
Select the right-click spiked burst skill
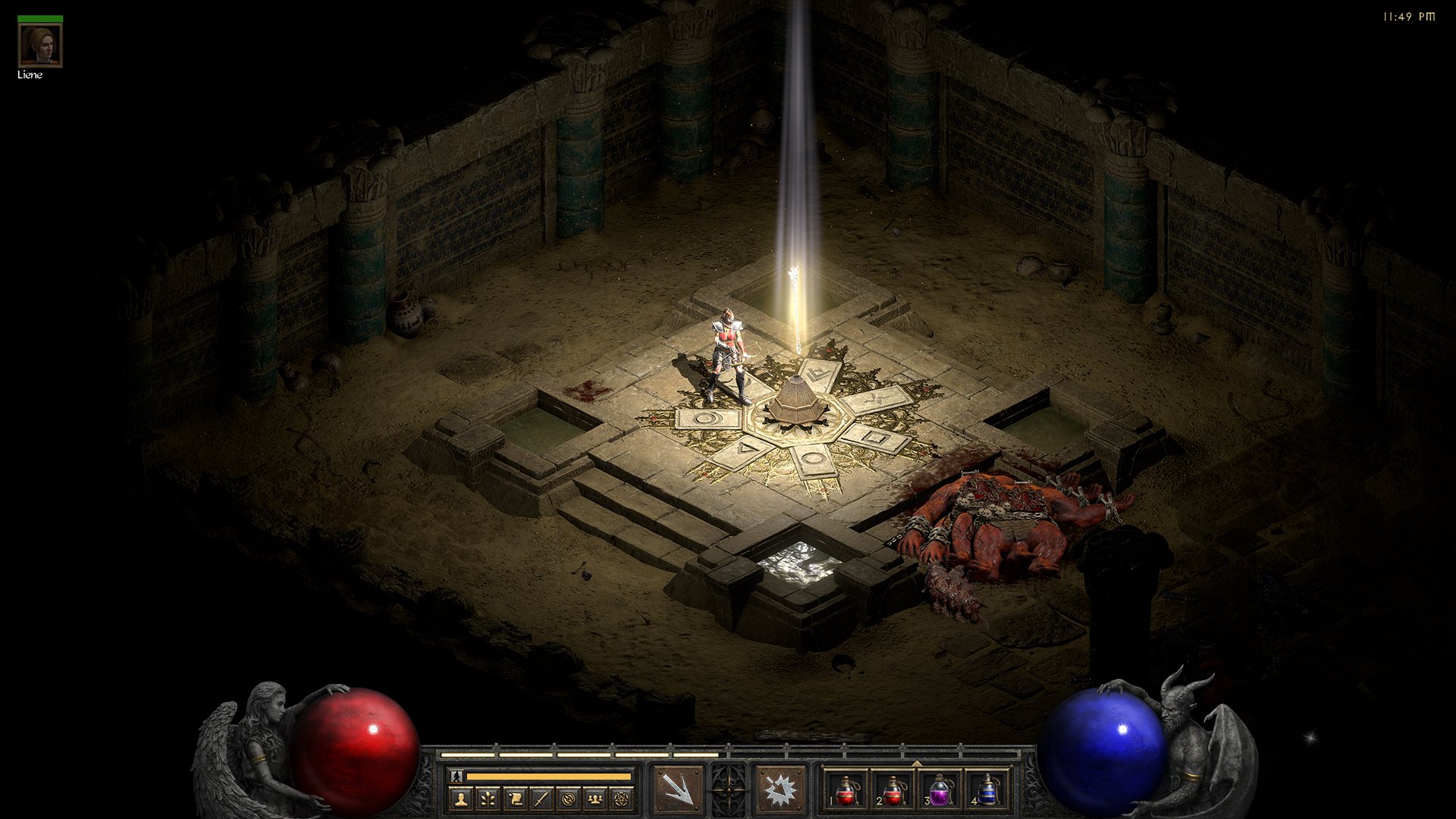coord(780,789)
